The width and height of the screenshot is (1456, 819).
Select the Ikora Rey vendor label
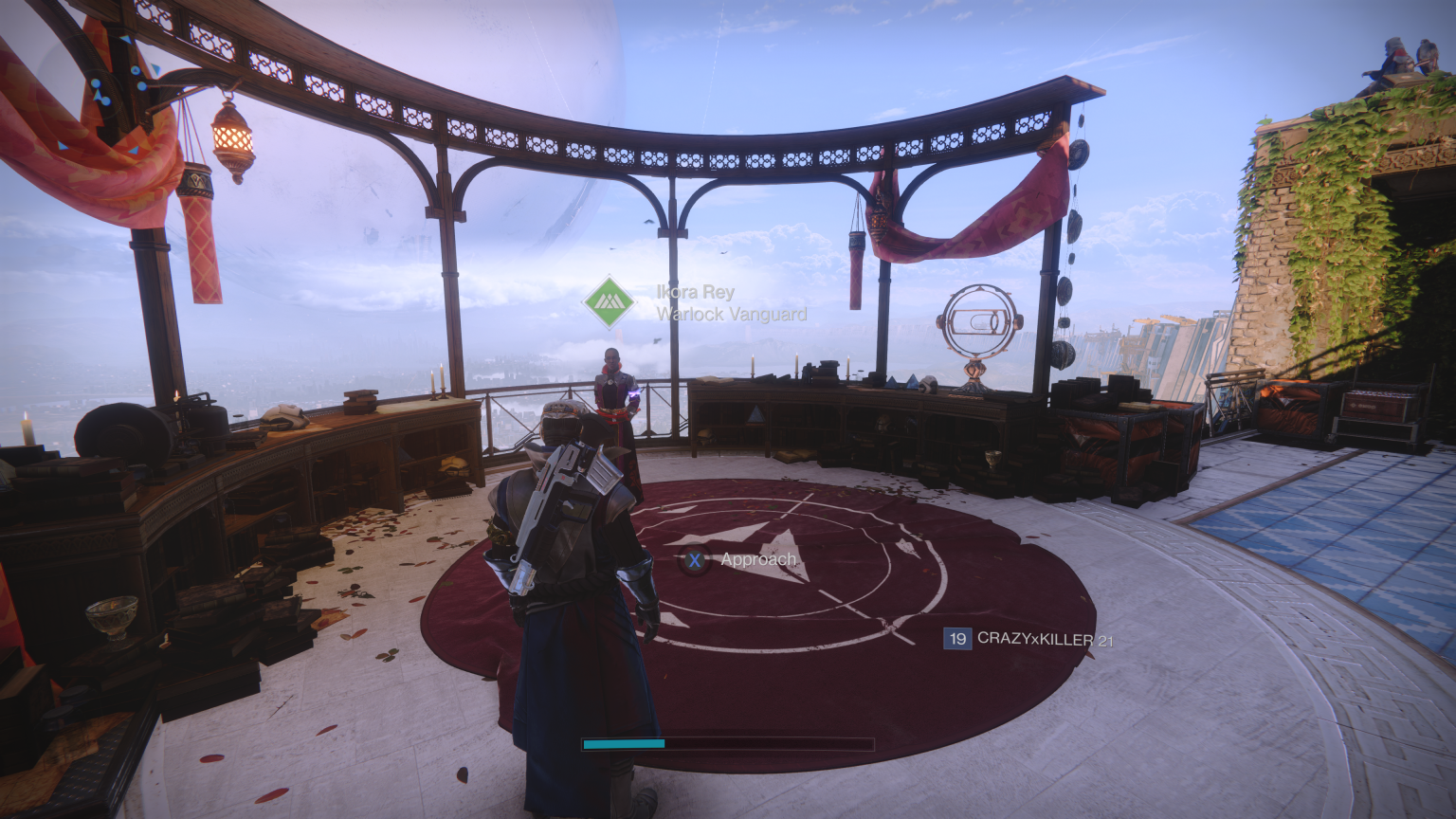(694, 293)
